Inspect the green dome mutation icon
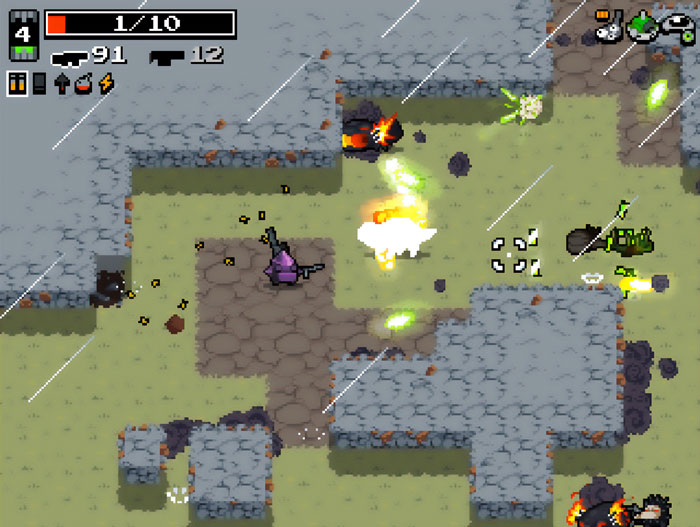This screenshot has width=700, height=527. pos(641,27)
